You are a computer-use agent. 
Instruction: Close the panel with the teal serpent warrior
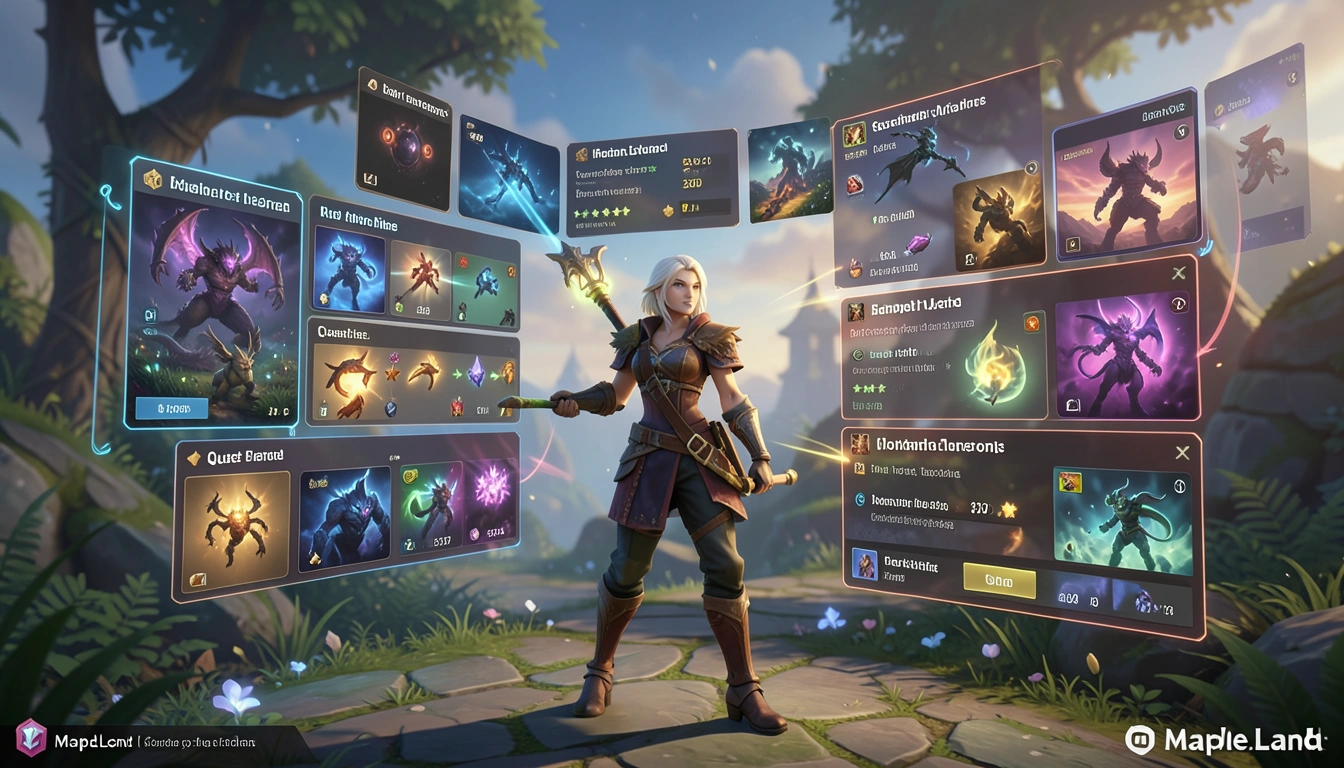1183,452
